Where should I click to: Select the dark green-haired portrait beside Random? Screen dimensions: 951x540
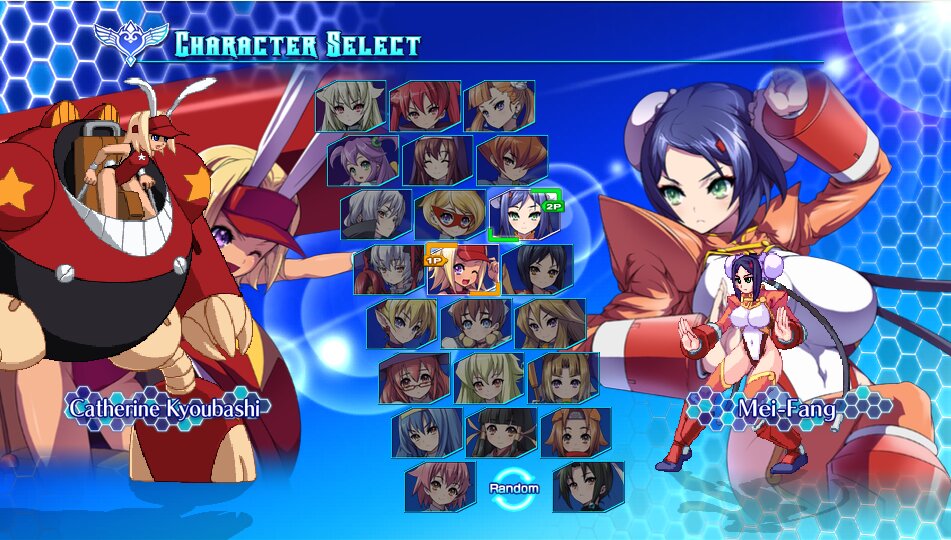588,486
